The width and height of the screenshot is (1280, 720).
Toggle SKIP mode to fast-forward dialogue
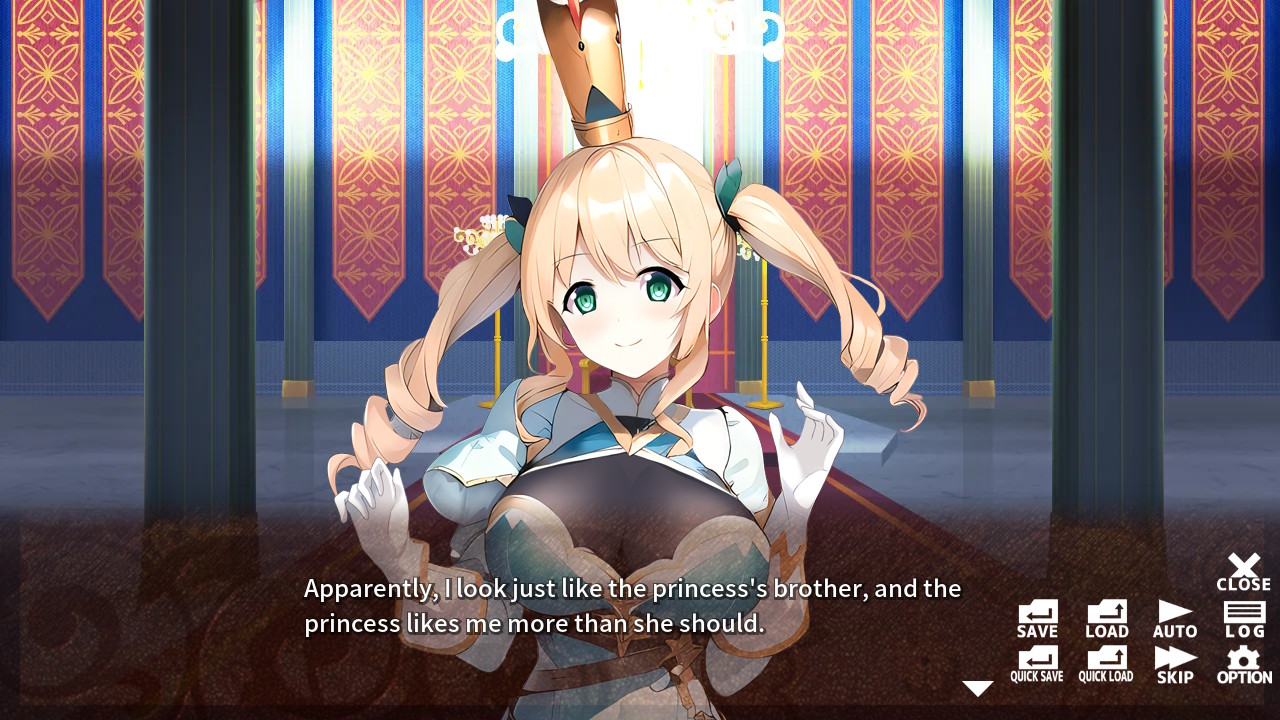click(1174, 663)
